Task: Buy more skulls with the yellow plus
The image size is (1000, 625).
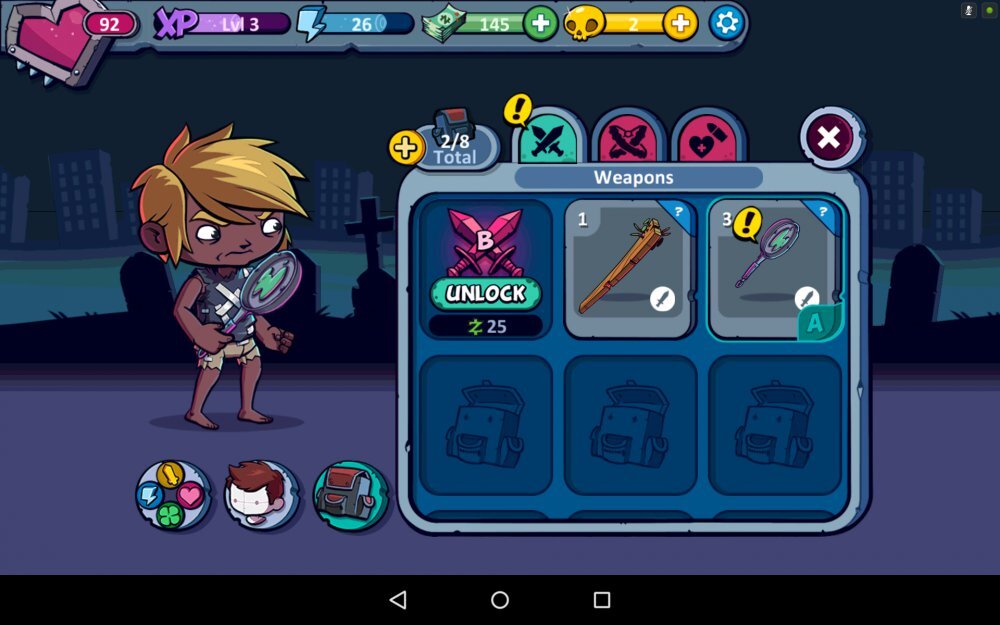Action: pos(680,23)
